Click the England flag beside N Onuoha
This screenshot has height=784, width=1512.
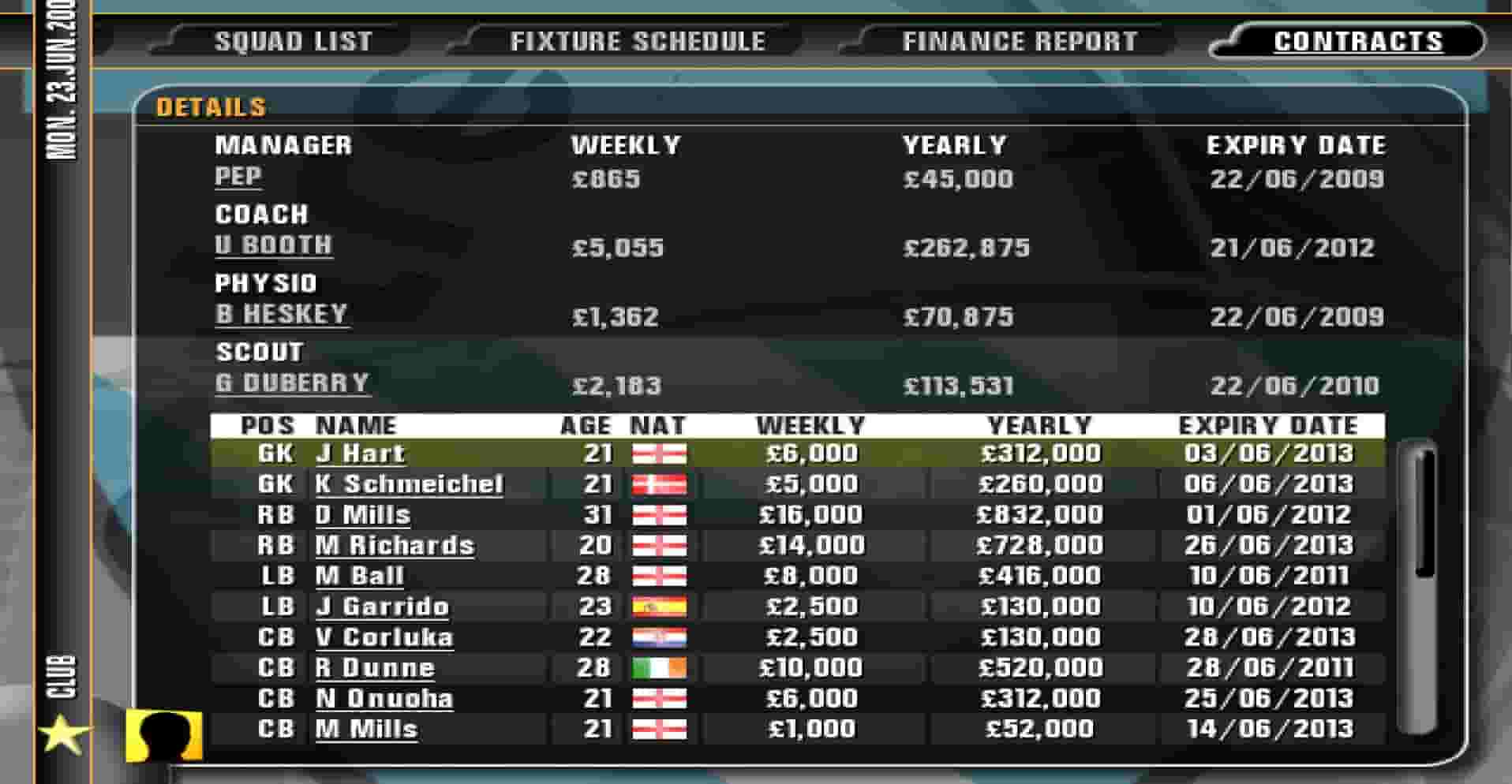pyautogui.click(x=659, y=697)
